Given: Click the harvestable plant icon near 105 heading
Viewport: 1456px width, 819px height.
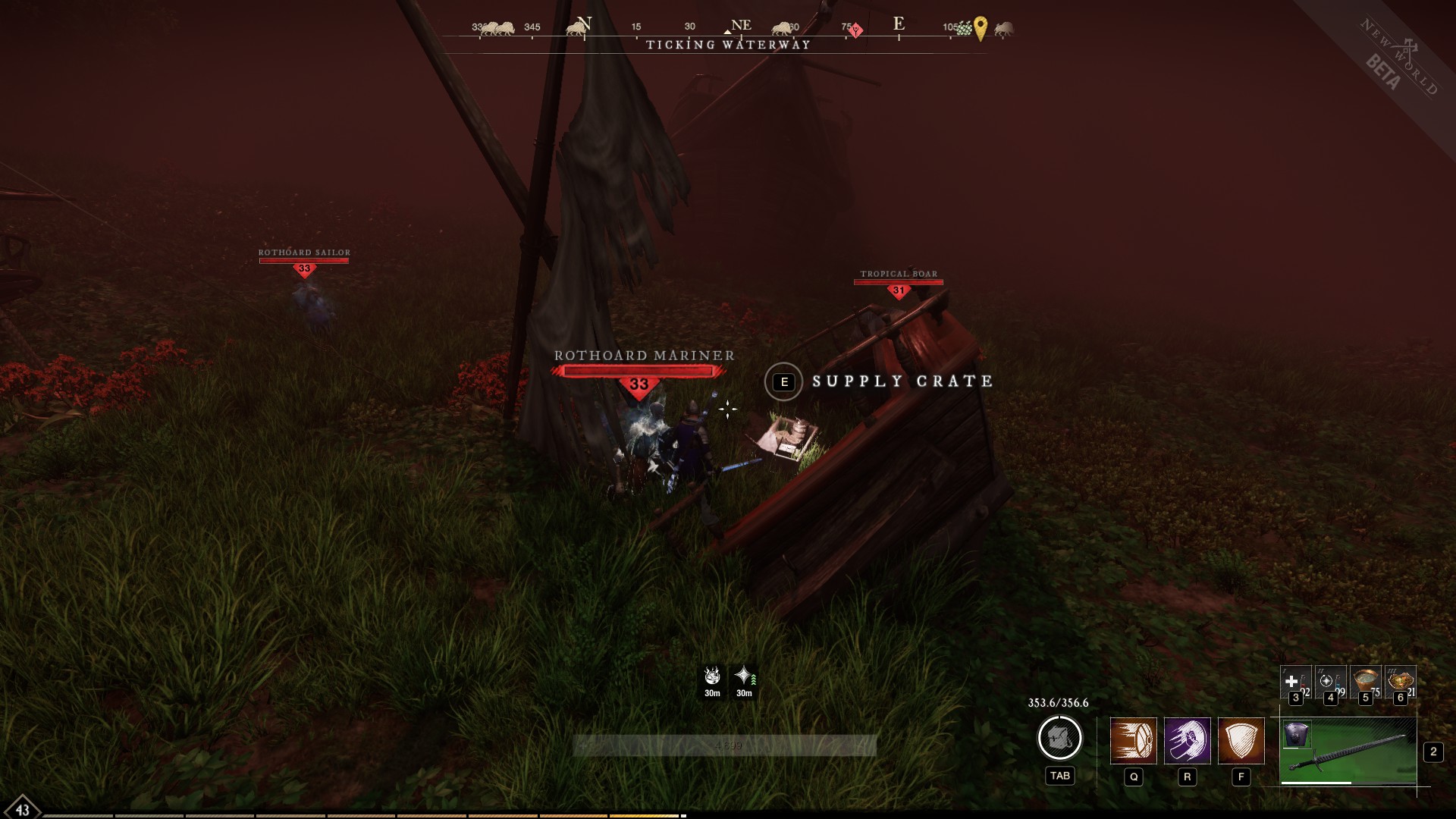Looking at the screenshot, I should pos(962,28).
